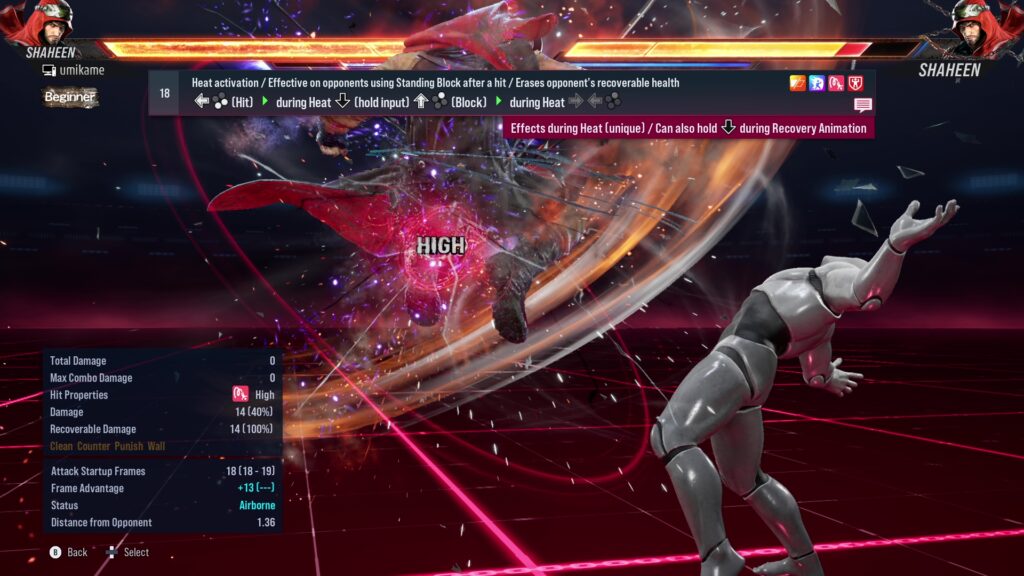Open the pink speech bubble move note
This screenshot has width=1024, height=576.
click(x=863, y=105)
